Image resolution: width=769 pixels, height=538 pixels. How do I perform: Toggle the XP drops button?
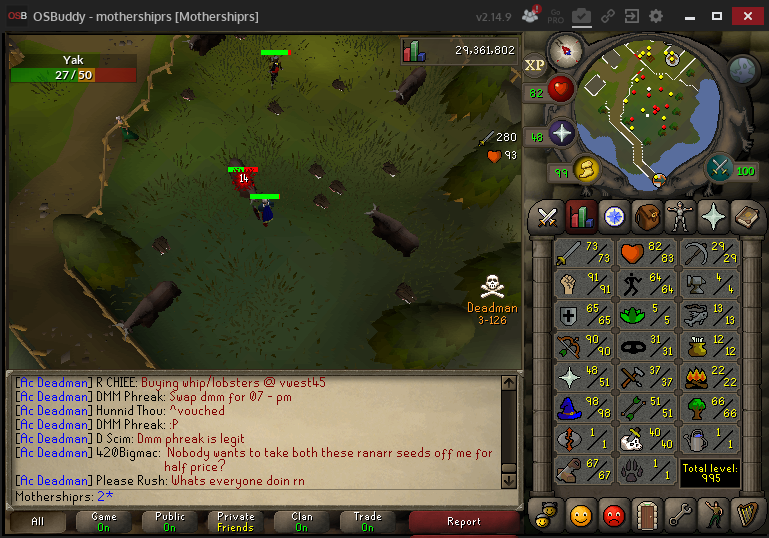(535, 65)
